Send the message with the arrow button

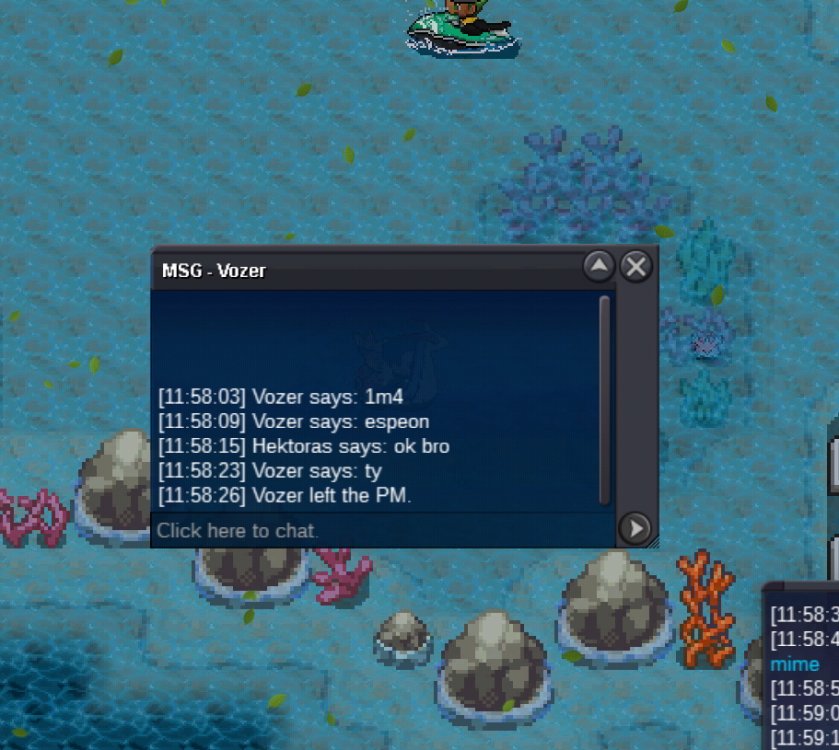pos(635,528)
